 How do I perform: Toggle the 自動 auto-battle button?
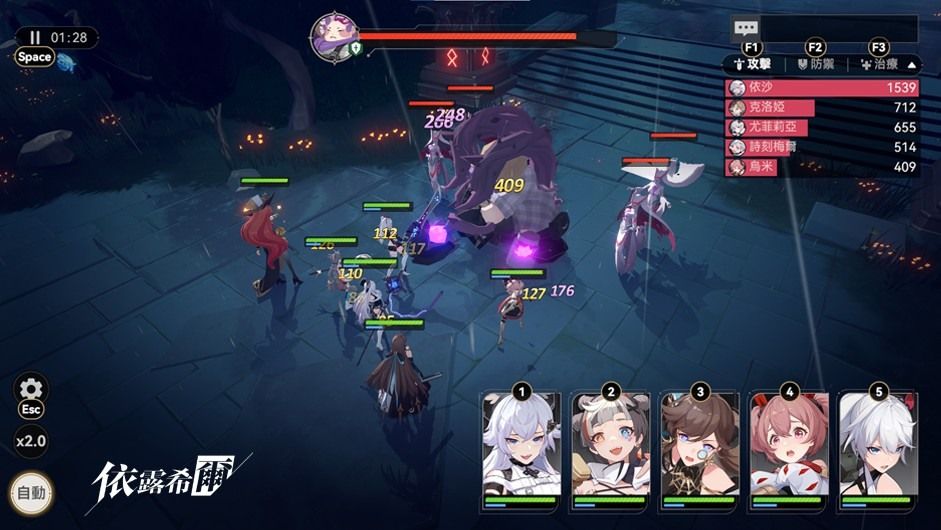[31, 493]
